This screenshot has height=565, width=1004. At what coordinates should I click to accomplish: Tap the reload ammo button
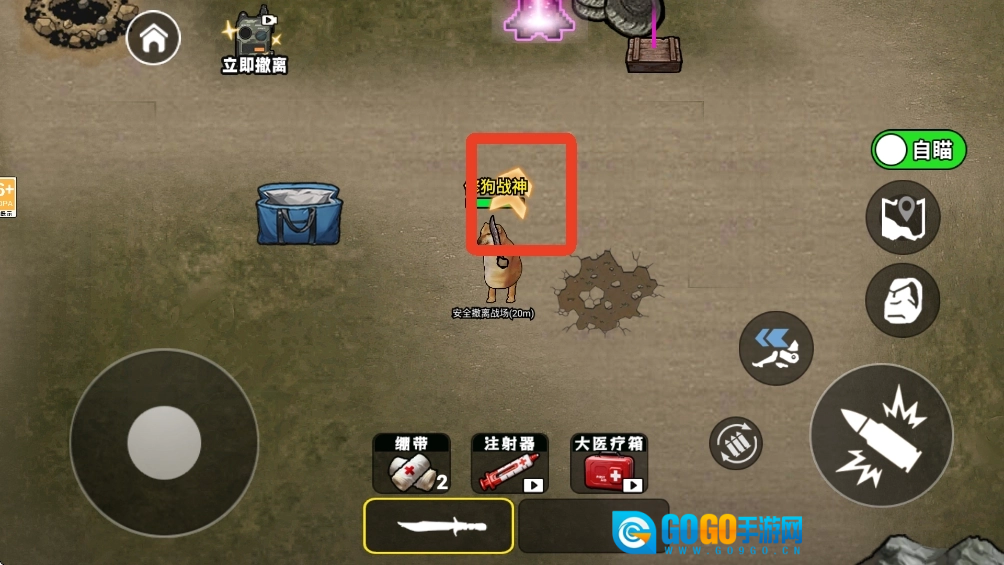[736, 442]
